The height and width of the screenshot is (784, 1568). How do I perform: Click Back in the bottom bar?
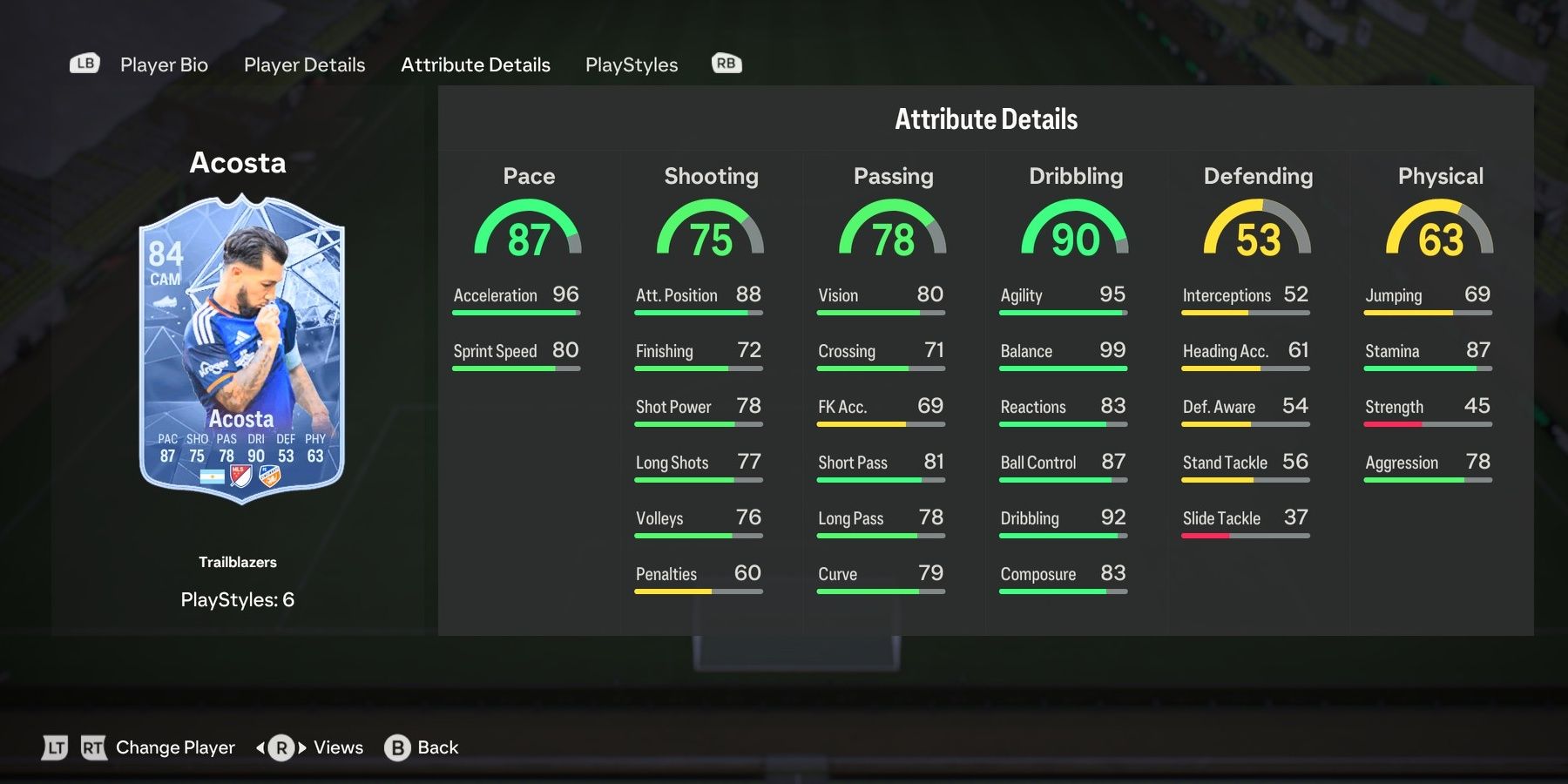click(437, 747)
